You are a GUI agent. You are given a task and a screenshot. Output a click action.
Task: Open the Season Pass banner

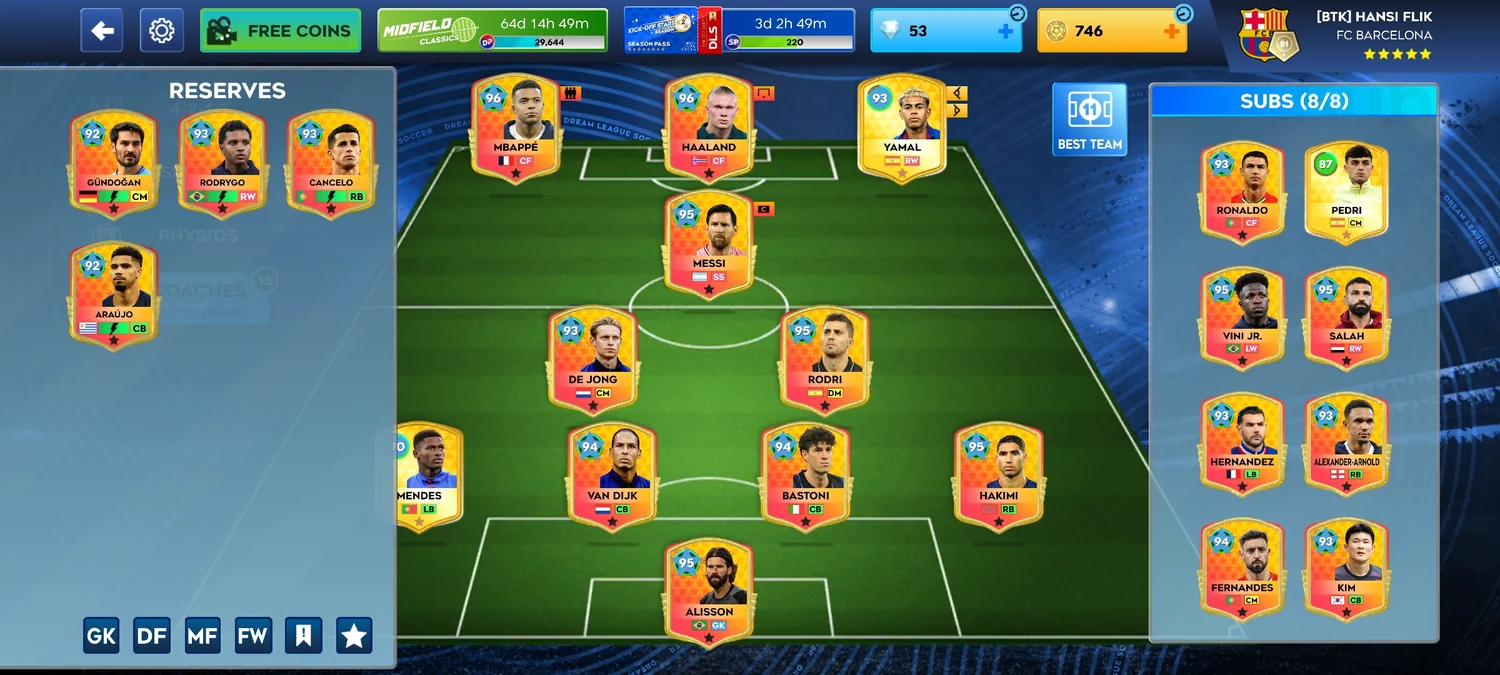[739, 30]
